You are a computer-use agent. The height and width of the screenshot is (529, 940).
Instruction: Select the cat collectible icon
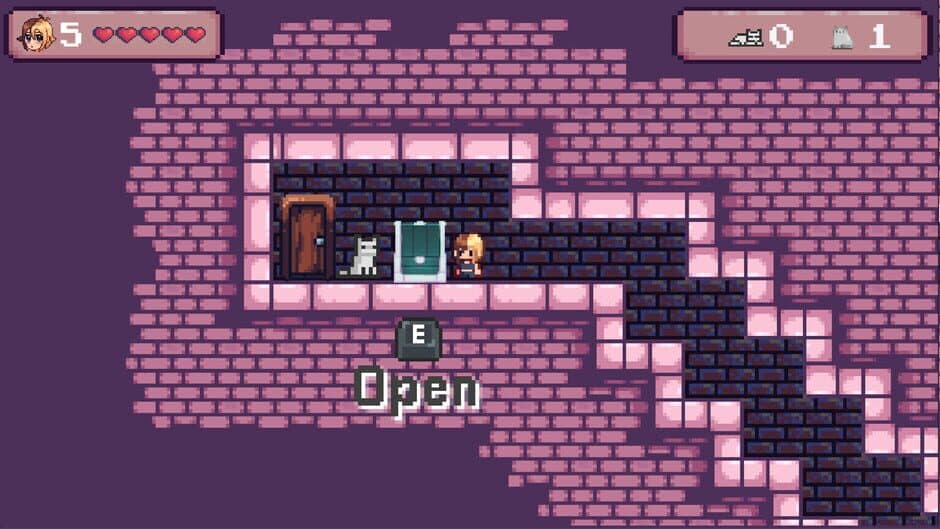(842, 38)
